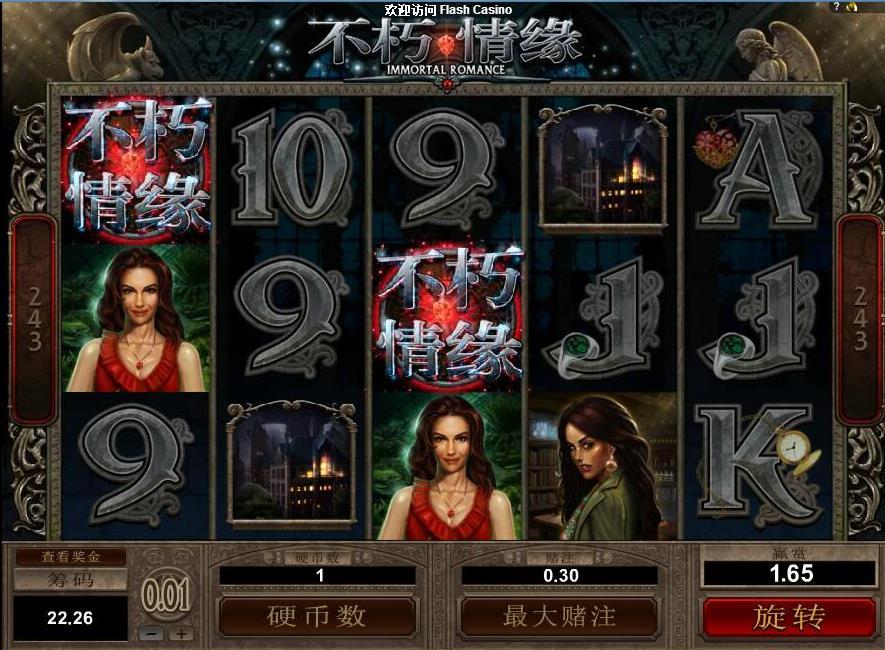Click the 0.01 coin value chip

165,597
